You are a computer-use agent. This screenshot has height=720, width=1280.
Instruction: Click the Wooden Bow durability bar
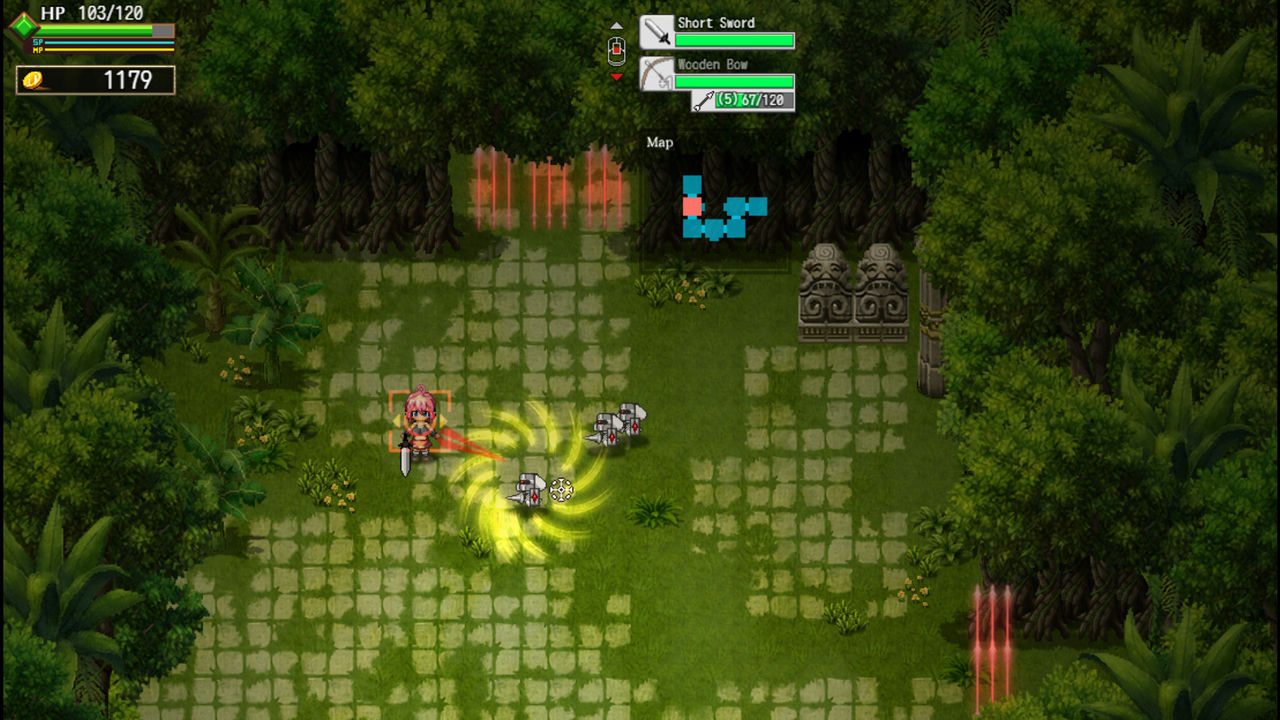point(733,81)
